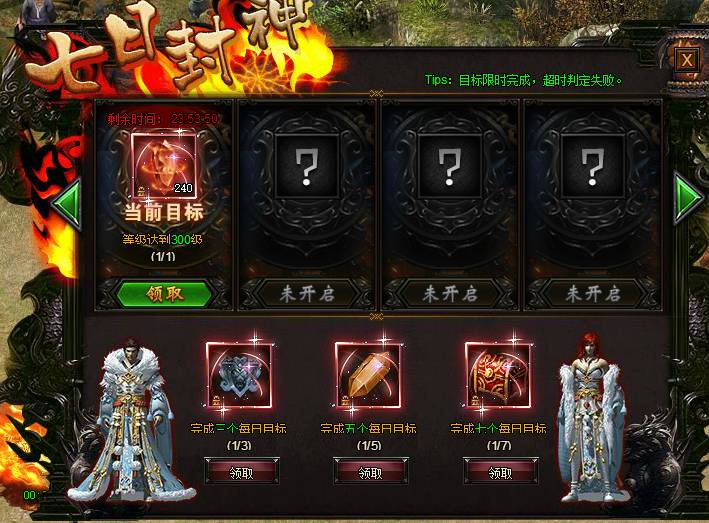Viewport: 709px width, 523px height.
Task: Claim the reward for seven daily targets
Action: tap(498, 472)
